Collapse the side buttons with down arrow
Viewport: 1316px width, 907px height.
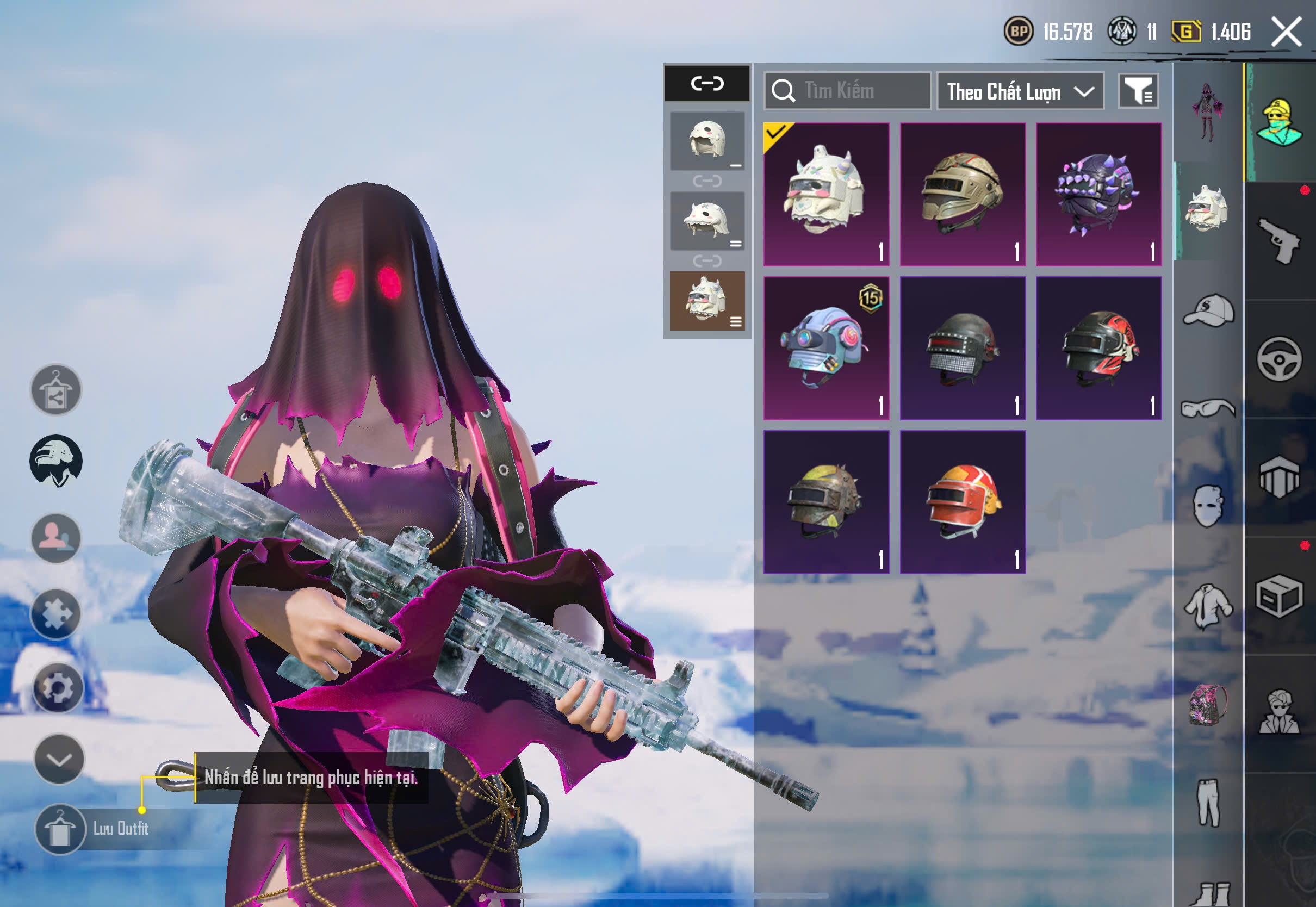(59, 759)
